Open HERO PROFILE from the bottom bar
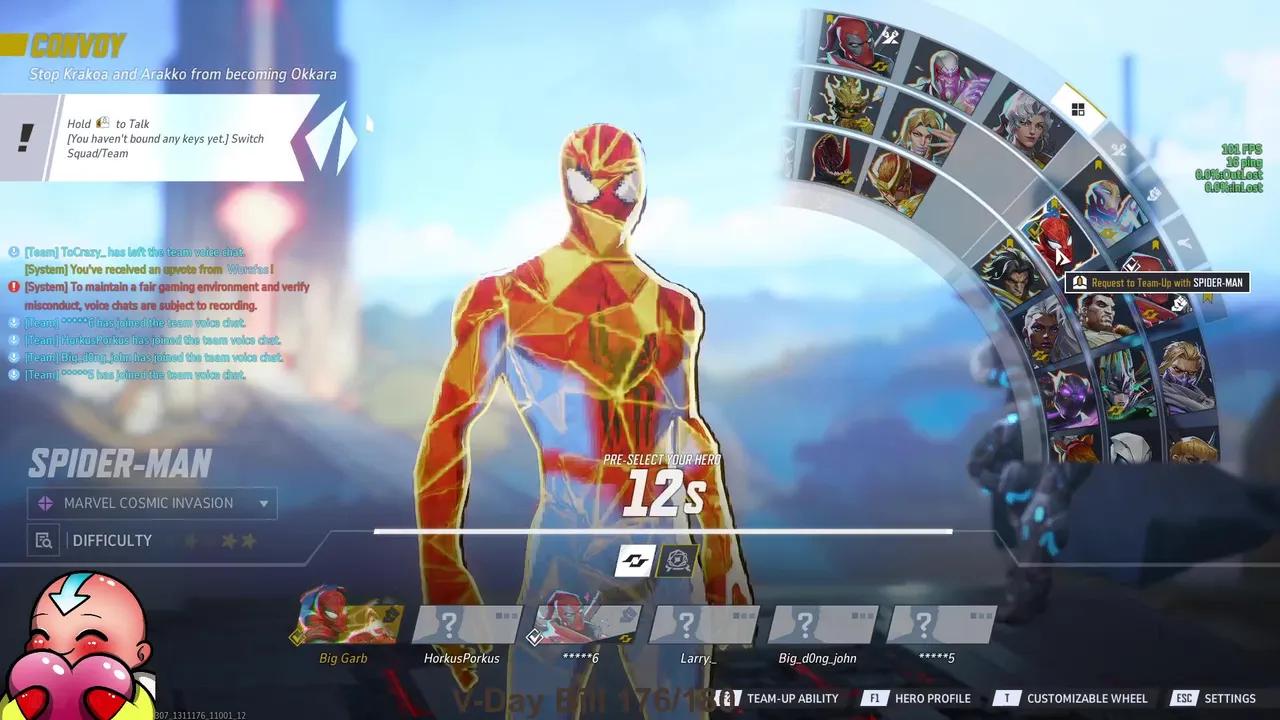 [931, 698]
